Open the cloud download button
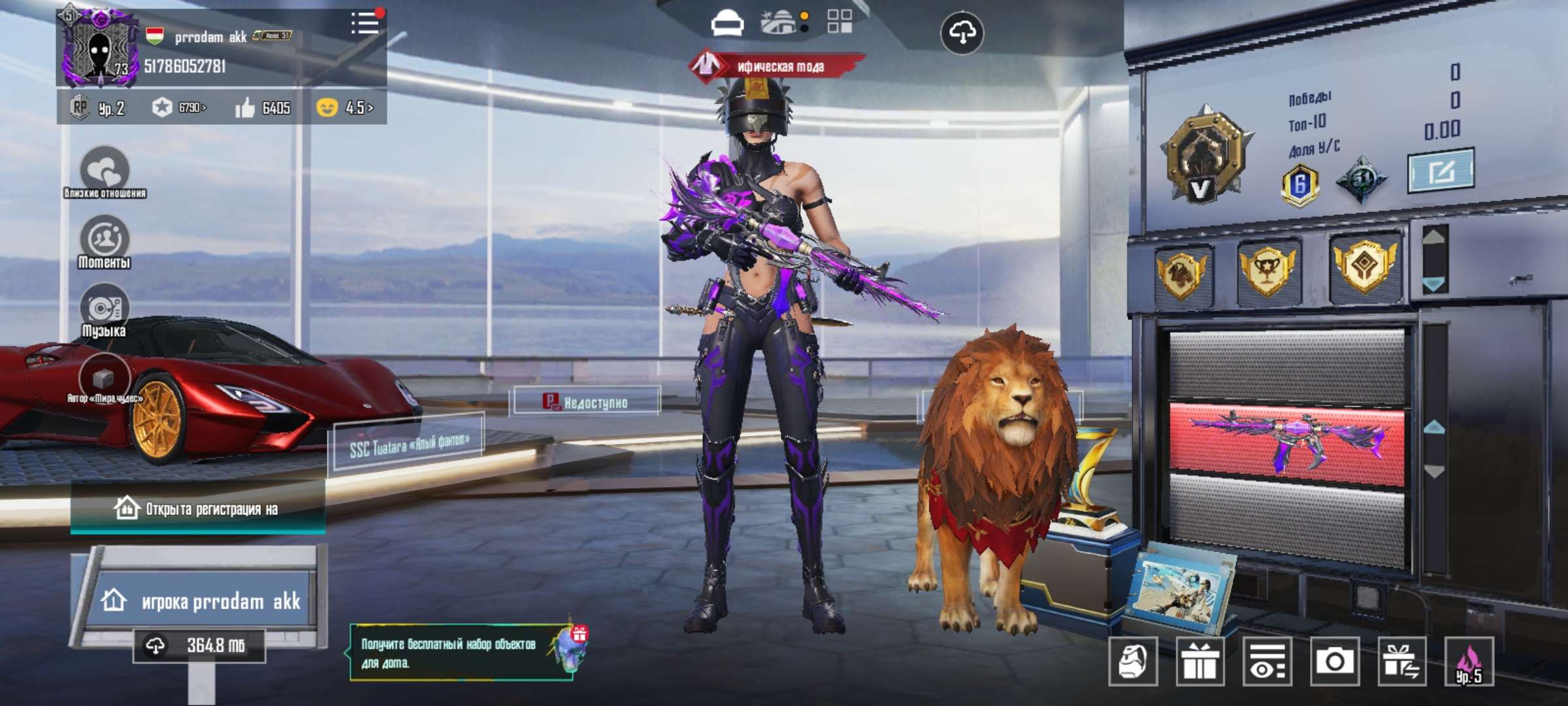 (x=962, y=33)
